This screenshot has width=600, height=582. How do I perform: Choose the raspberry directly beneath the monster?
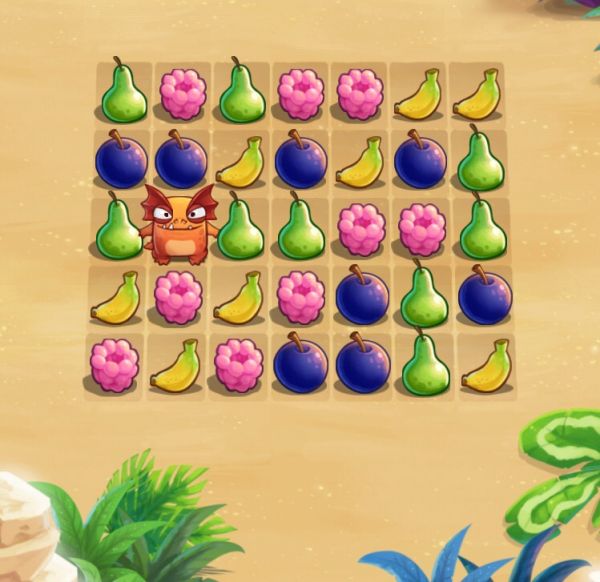178,297
